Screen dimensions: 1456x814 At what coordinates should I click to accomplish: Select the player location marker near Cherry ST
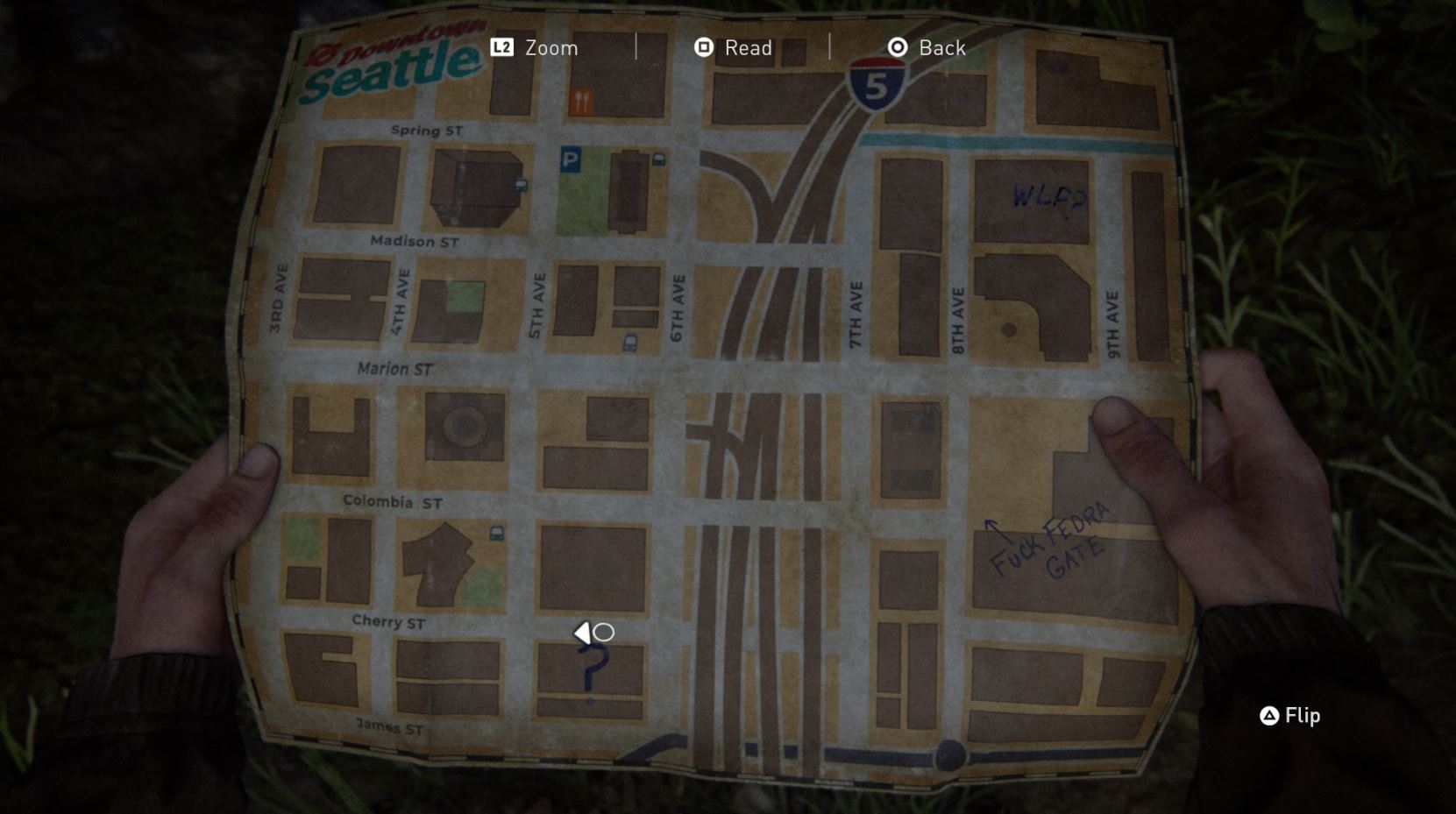pos(595,631)
